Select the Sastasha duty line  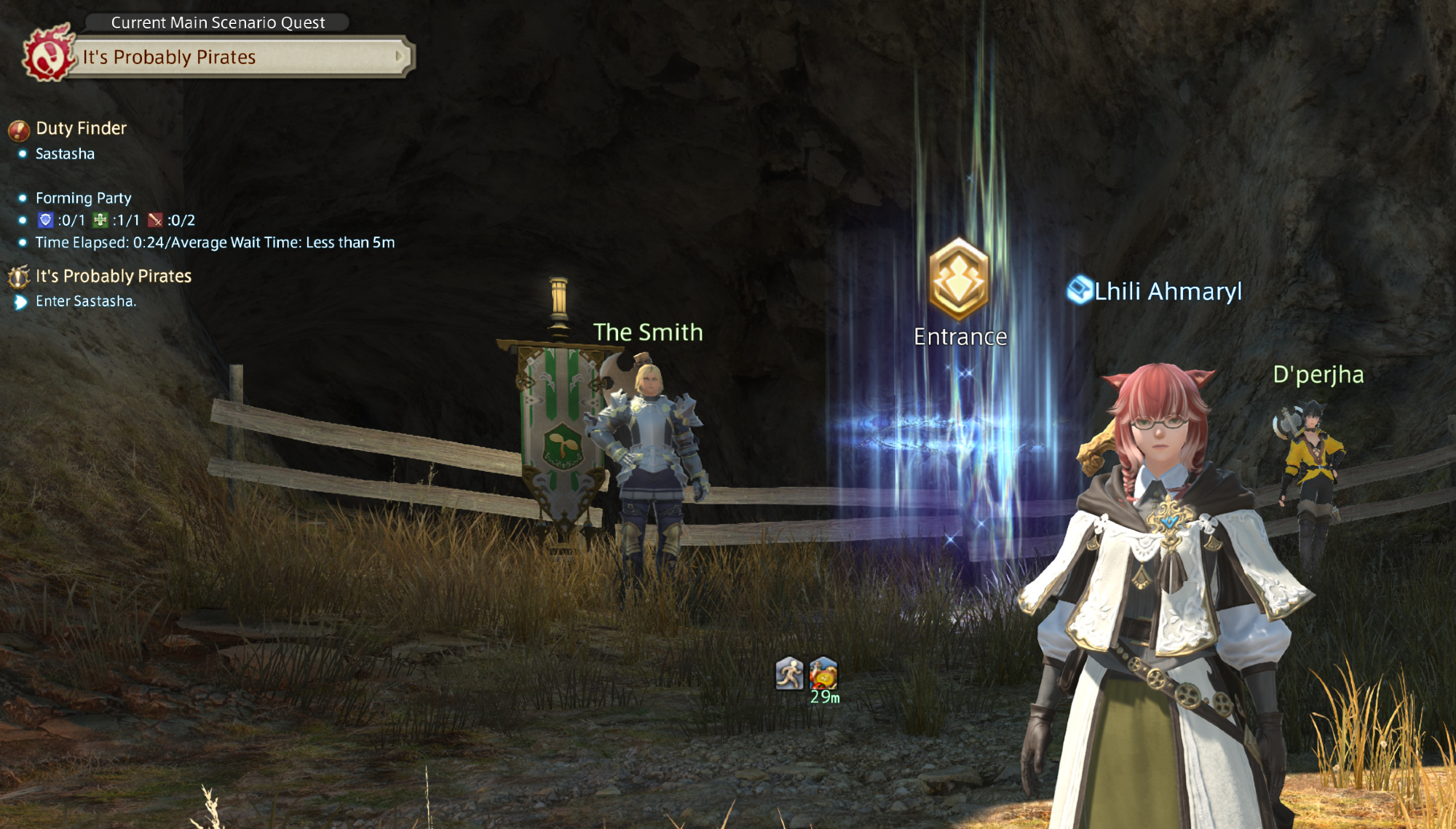tap(65, 154)
